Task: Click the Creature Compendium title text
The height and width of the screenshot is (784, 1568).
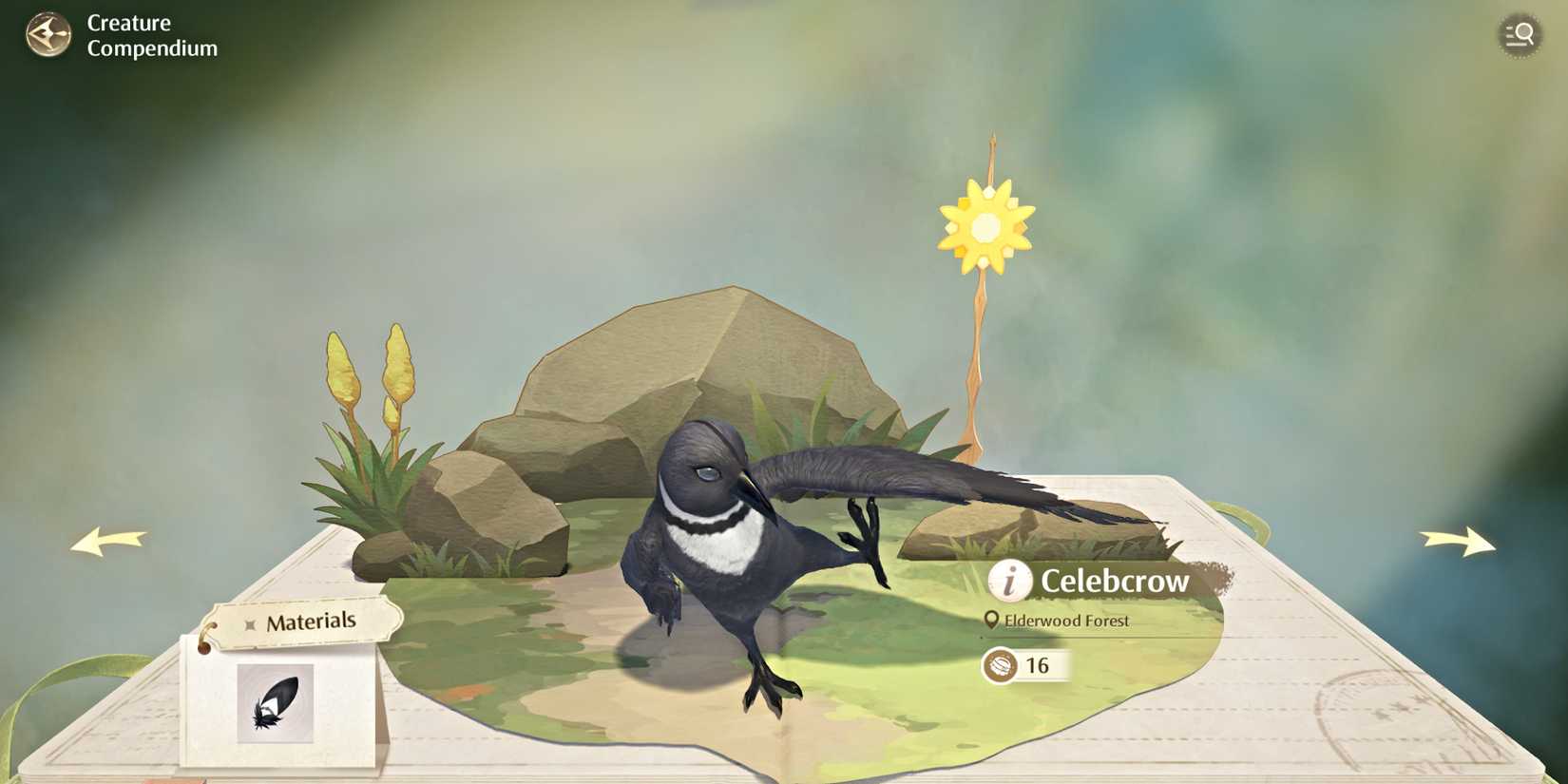Action: 150,35
